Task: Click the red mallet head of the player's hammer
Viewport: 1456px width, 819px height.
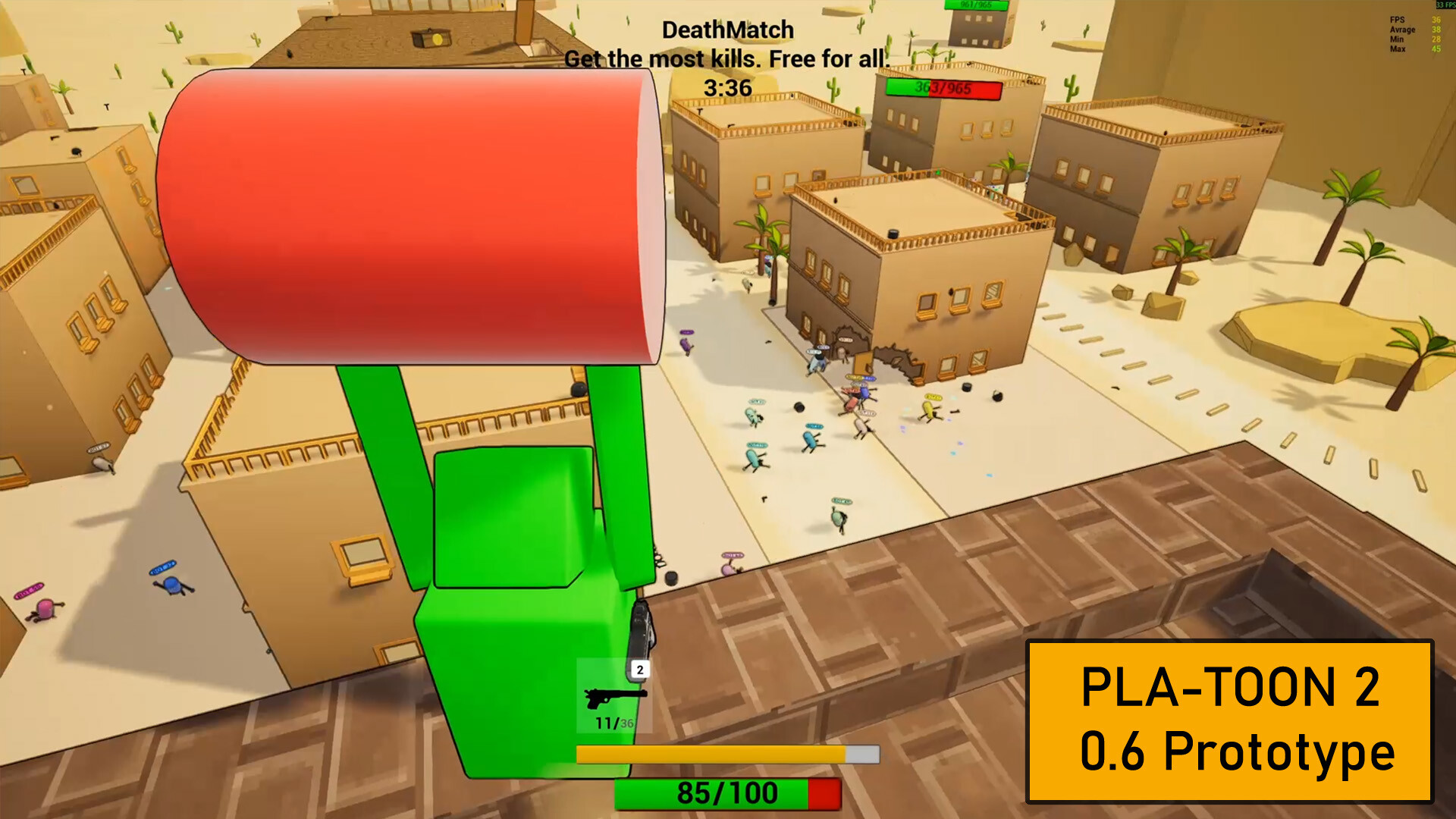Action: pos(409,212)
